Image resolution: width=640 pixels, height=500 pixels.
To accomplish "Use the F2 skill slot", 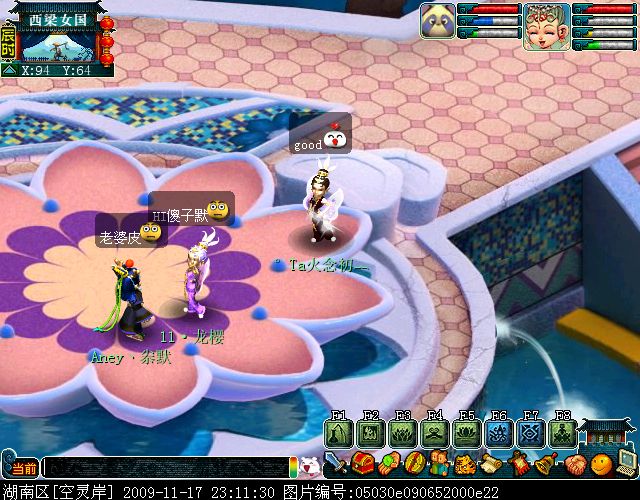I will coord(371,434).
